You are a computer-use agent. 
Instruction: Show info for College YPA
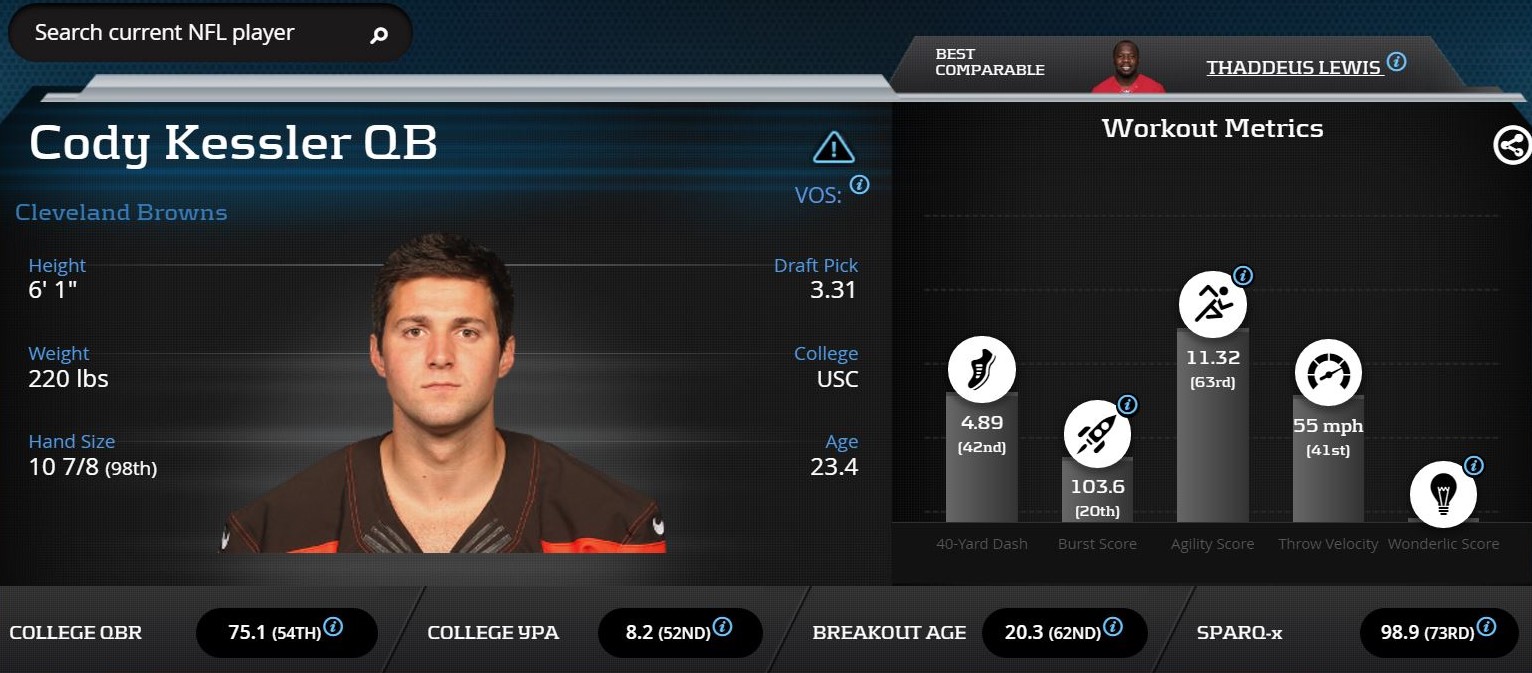tap(722, 627)
